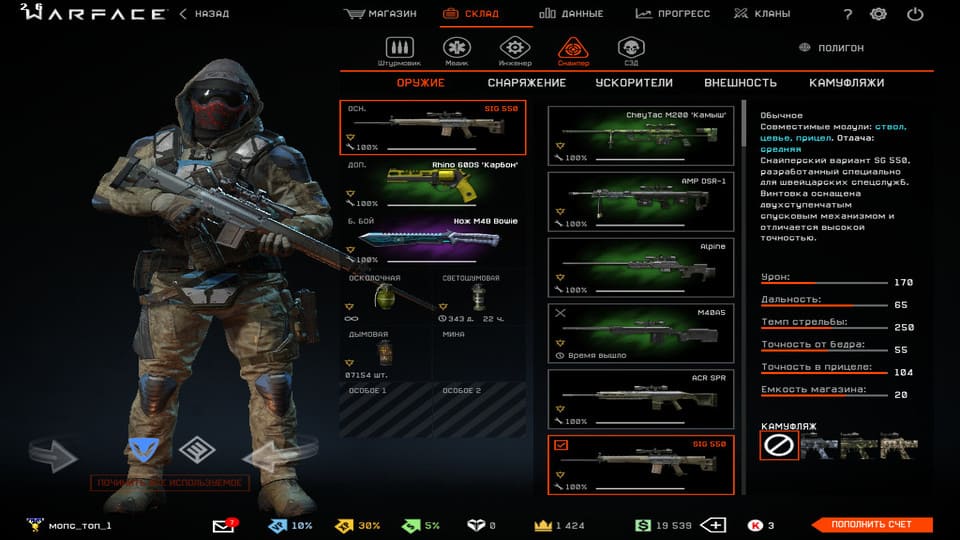Image resolution: width=960 pixels, height=540 pixels.
Task: Go back with the Назад button
Action: (205, 14)
